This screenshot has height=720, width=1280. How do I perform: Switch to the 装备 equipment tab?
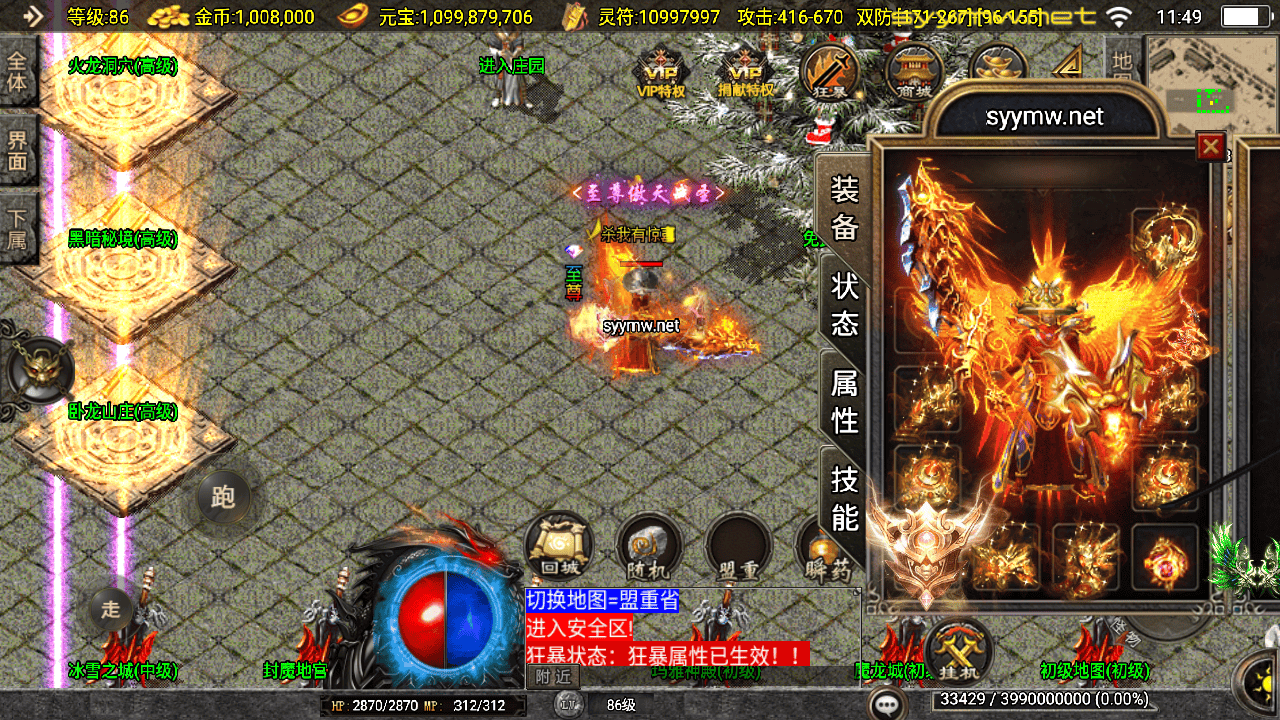click(845, 208)
